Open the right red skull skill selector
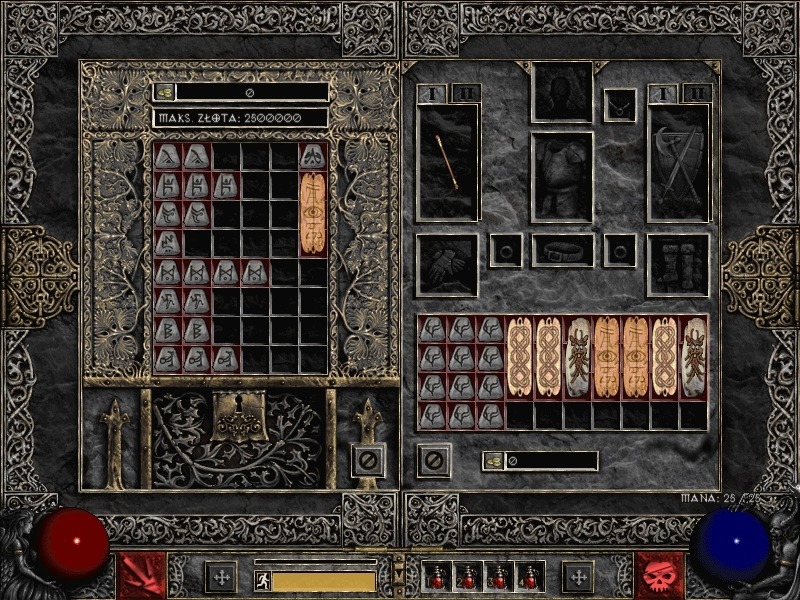800x600 pixels. [x=660, y=575]
